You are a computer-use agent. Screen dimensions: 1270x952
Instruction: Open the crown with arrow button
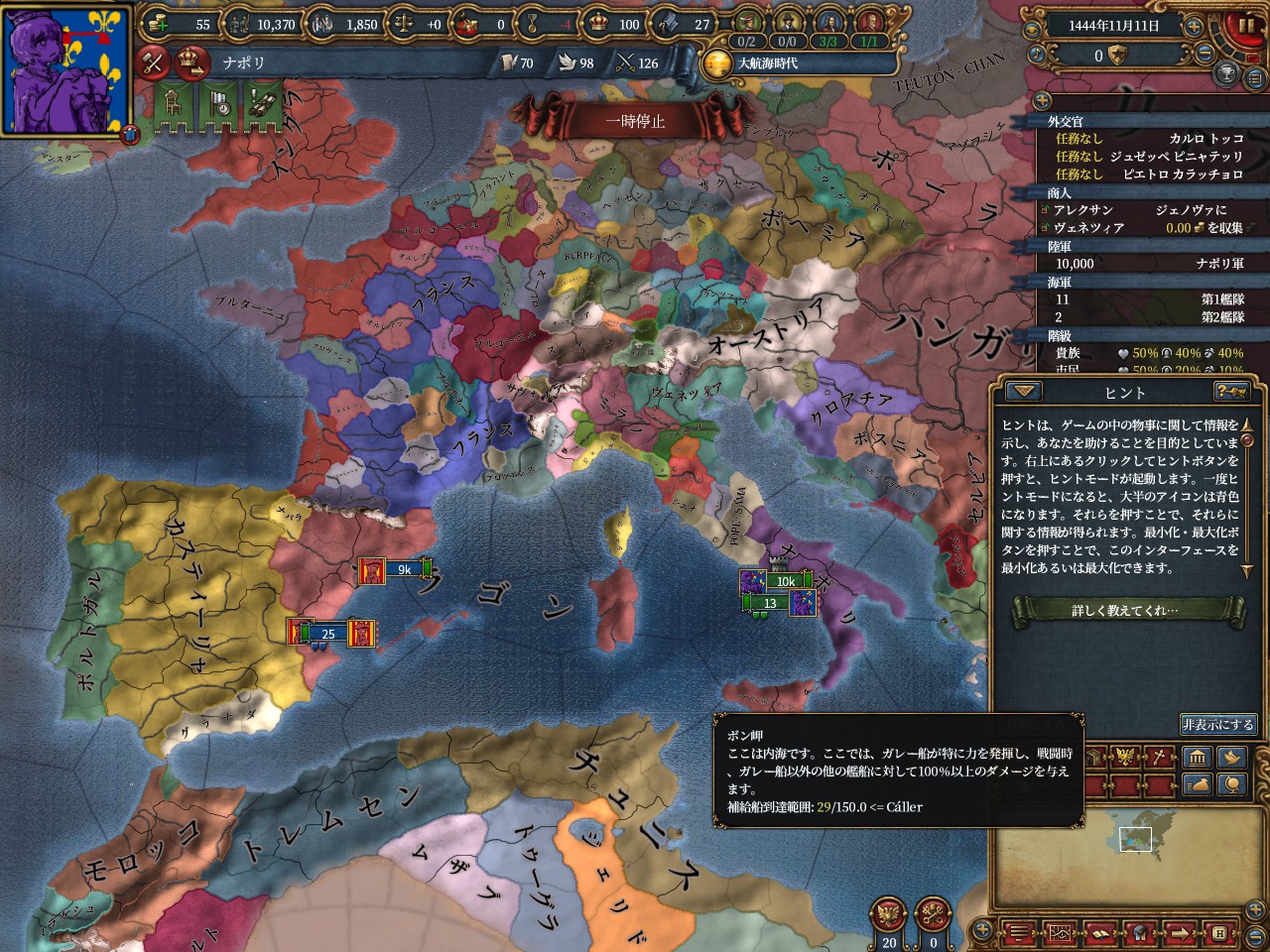click(191, 62)
